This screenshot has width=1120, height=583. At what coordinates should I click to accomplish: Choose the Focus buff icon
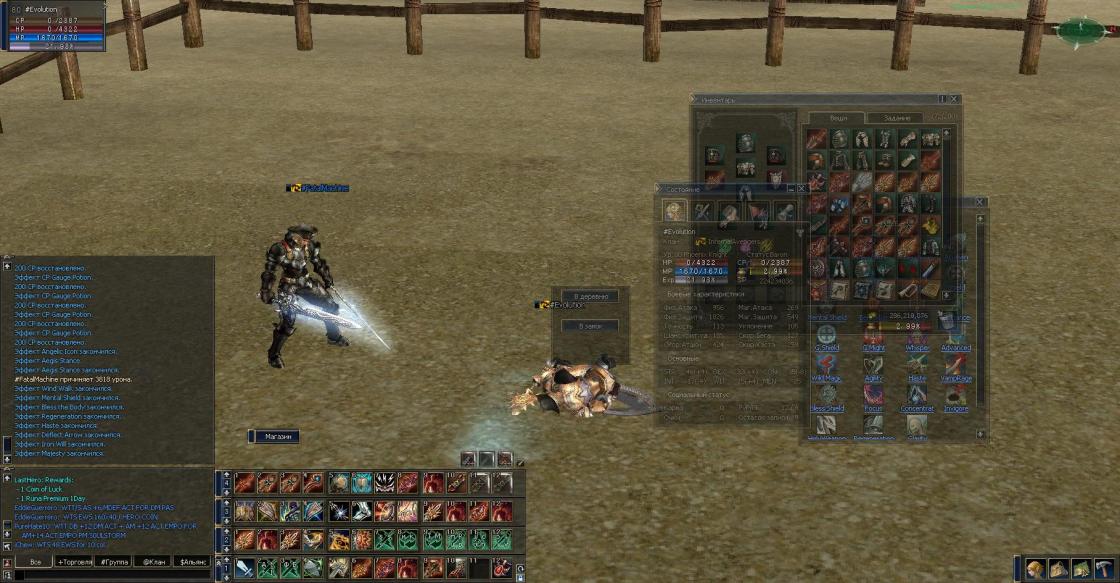(x=872, y=395)
